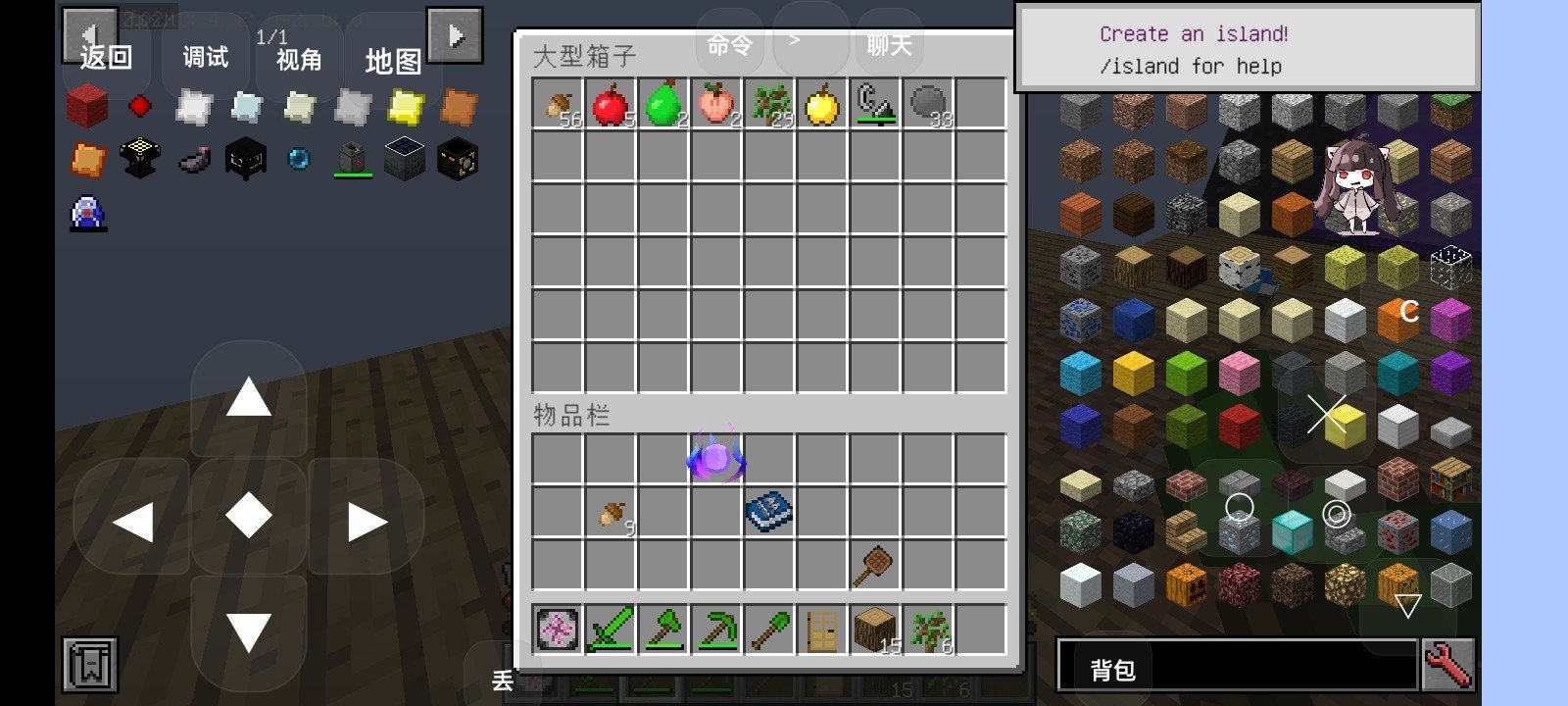Select the shovel in the hotbar
This screenshot has height=706, width=1568.
pyautogui.click(x=768, y=629)
